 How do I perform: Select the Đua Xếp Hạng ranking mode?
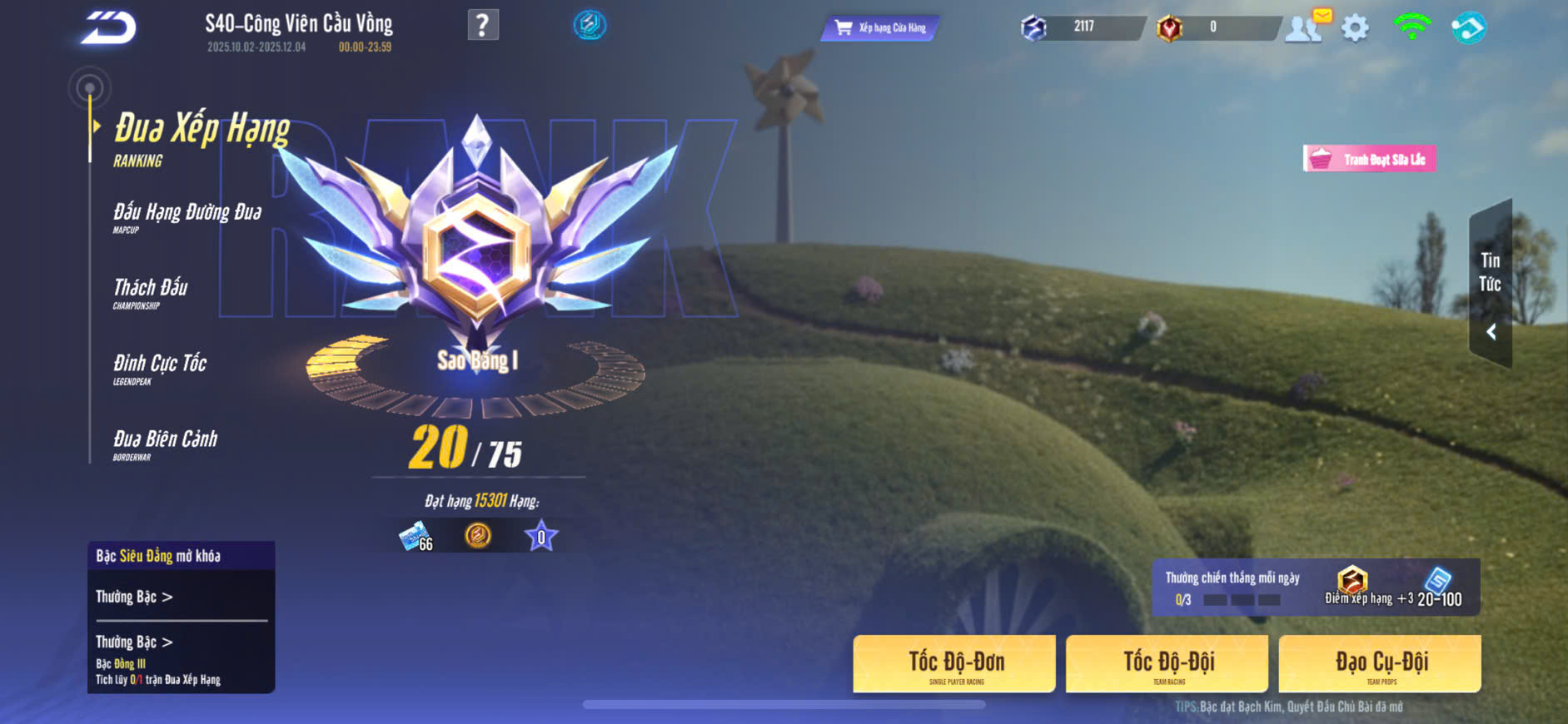click(201, 137)
